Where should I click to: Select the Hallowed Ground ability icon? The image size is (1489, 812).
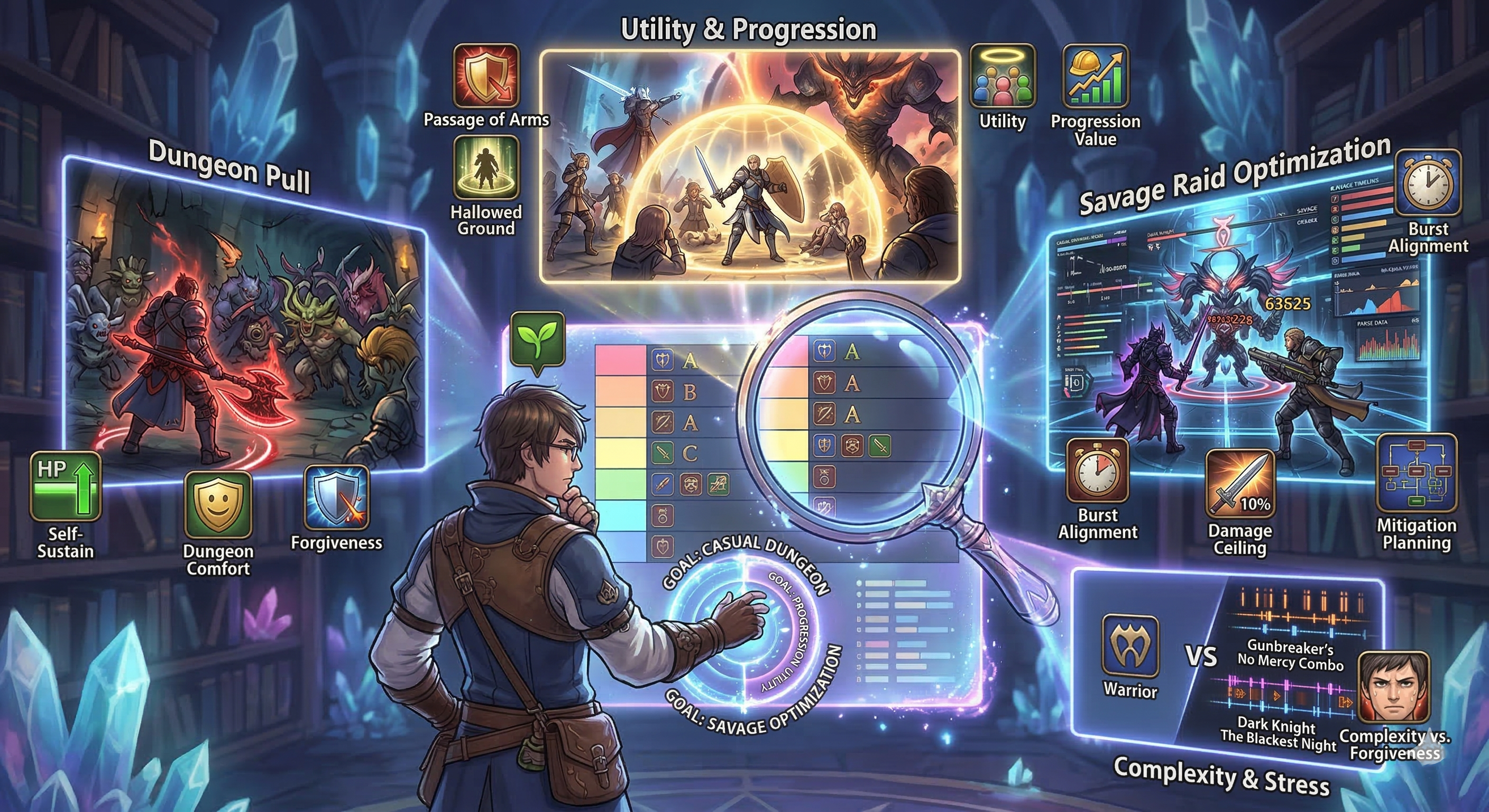point(486,168)
